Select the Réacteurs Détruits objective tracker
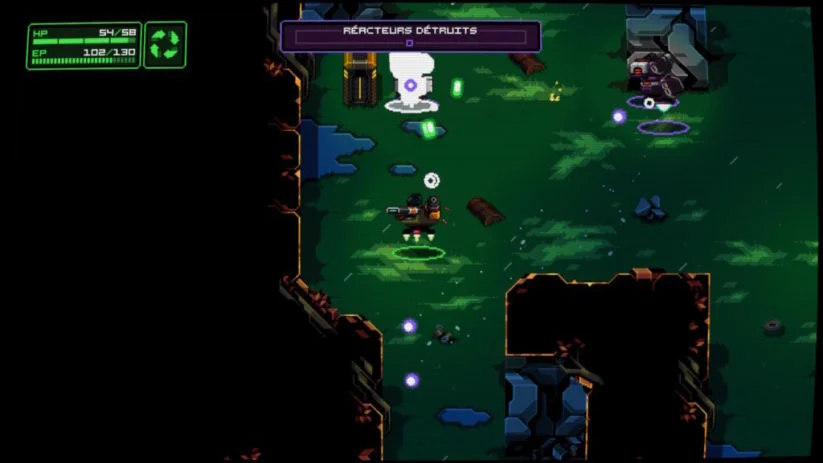Screen dimensions: 823x463 pyautogui.click(x=410, y=36)
